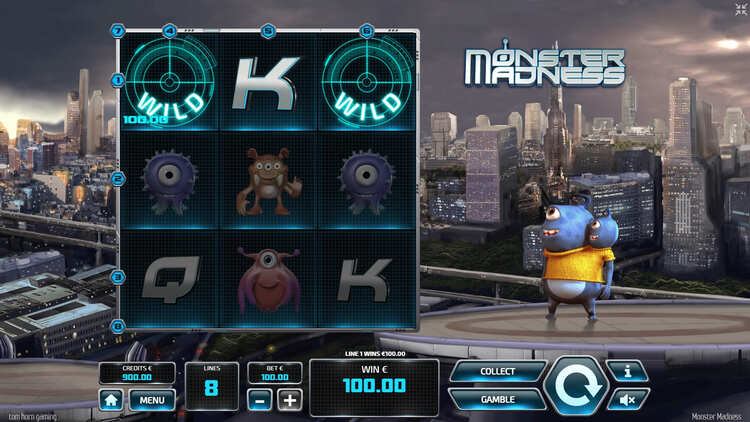This screenshot has height=422, width=750.
Task: Exit fullscreen using the top-right corner icon
Action: 740,10
